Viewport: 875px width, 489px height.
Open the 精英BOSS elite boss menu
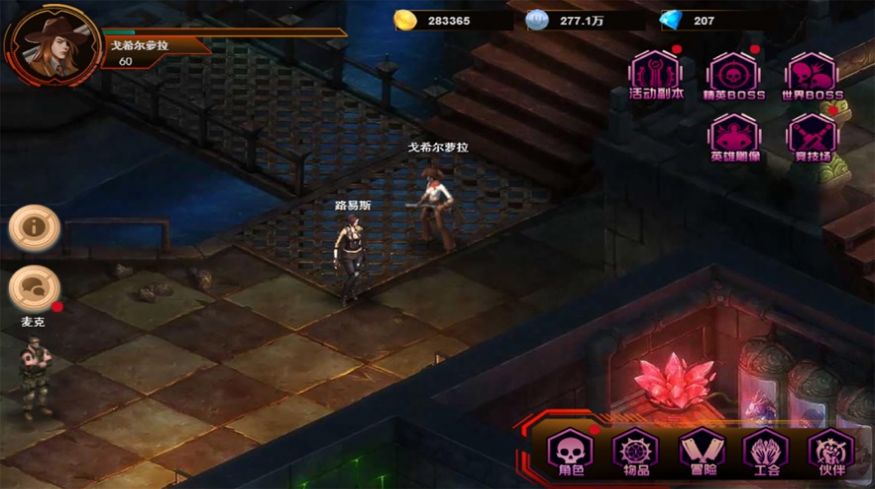[x=734, y=74]
